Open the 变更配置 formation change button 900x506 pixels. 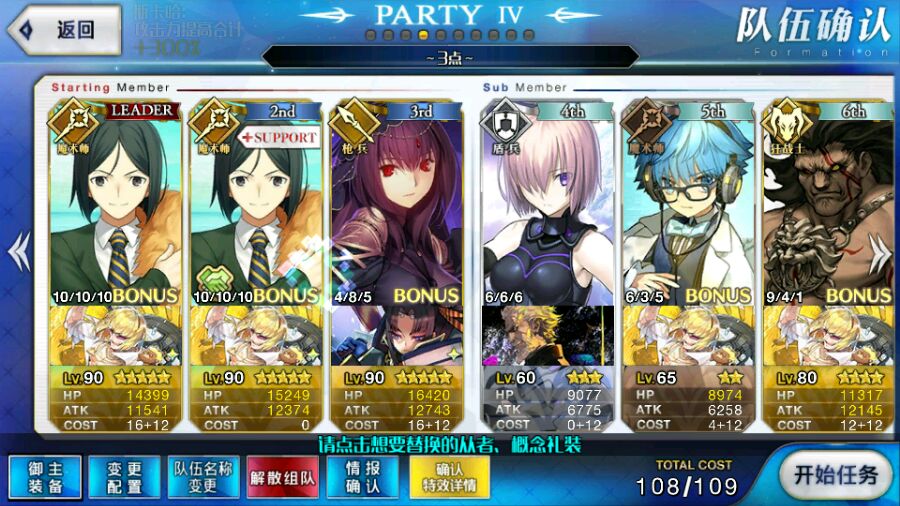pos(124,476)
